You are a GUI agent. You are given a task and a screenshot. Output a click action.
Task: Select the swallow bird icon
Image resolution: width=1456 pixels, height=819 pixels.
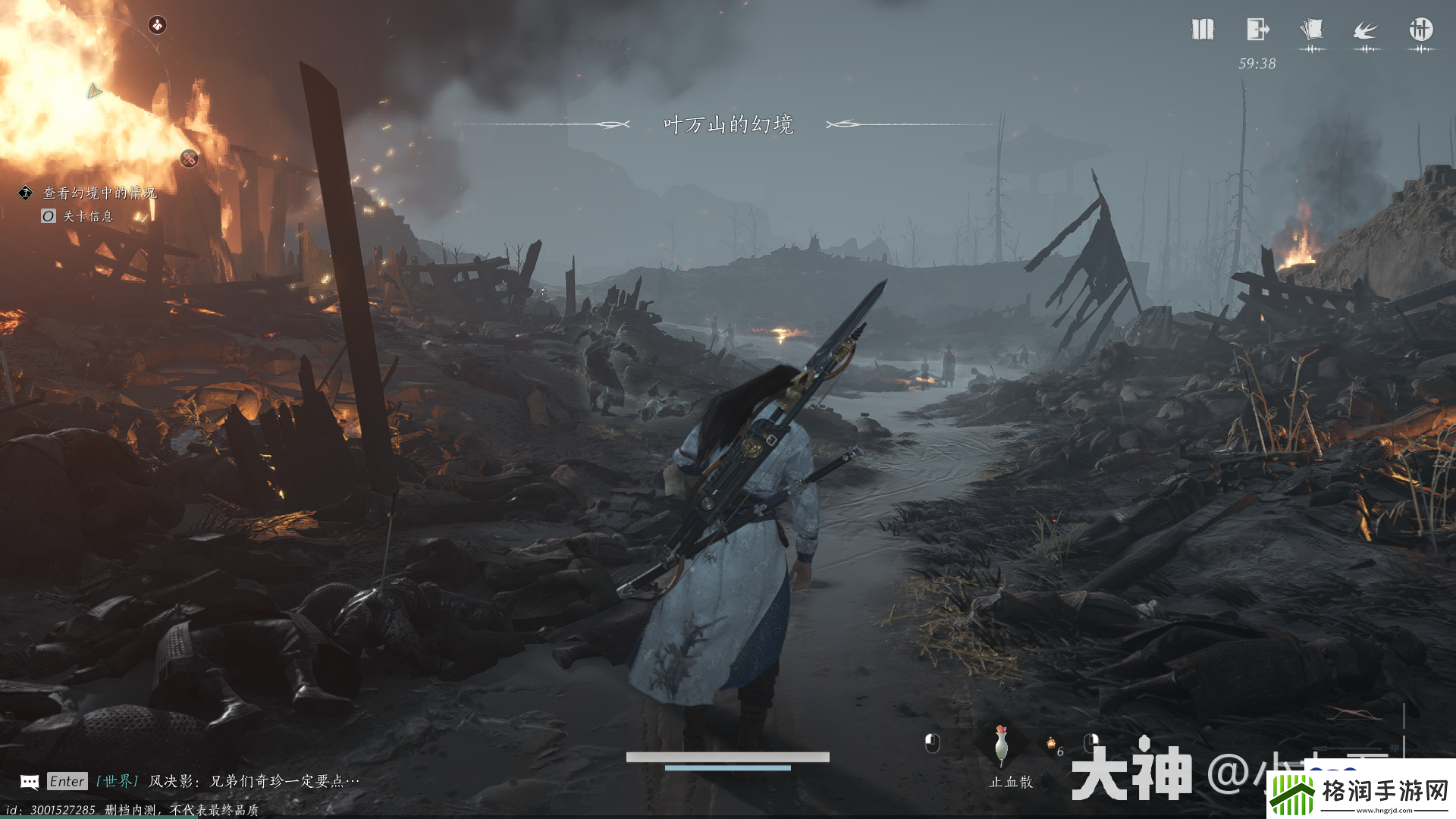point(1366,31)
